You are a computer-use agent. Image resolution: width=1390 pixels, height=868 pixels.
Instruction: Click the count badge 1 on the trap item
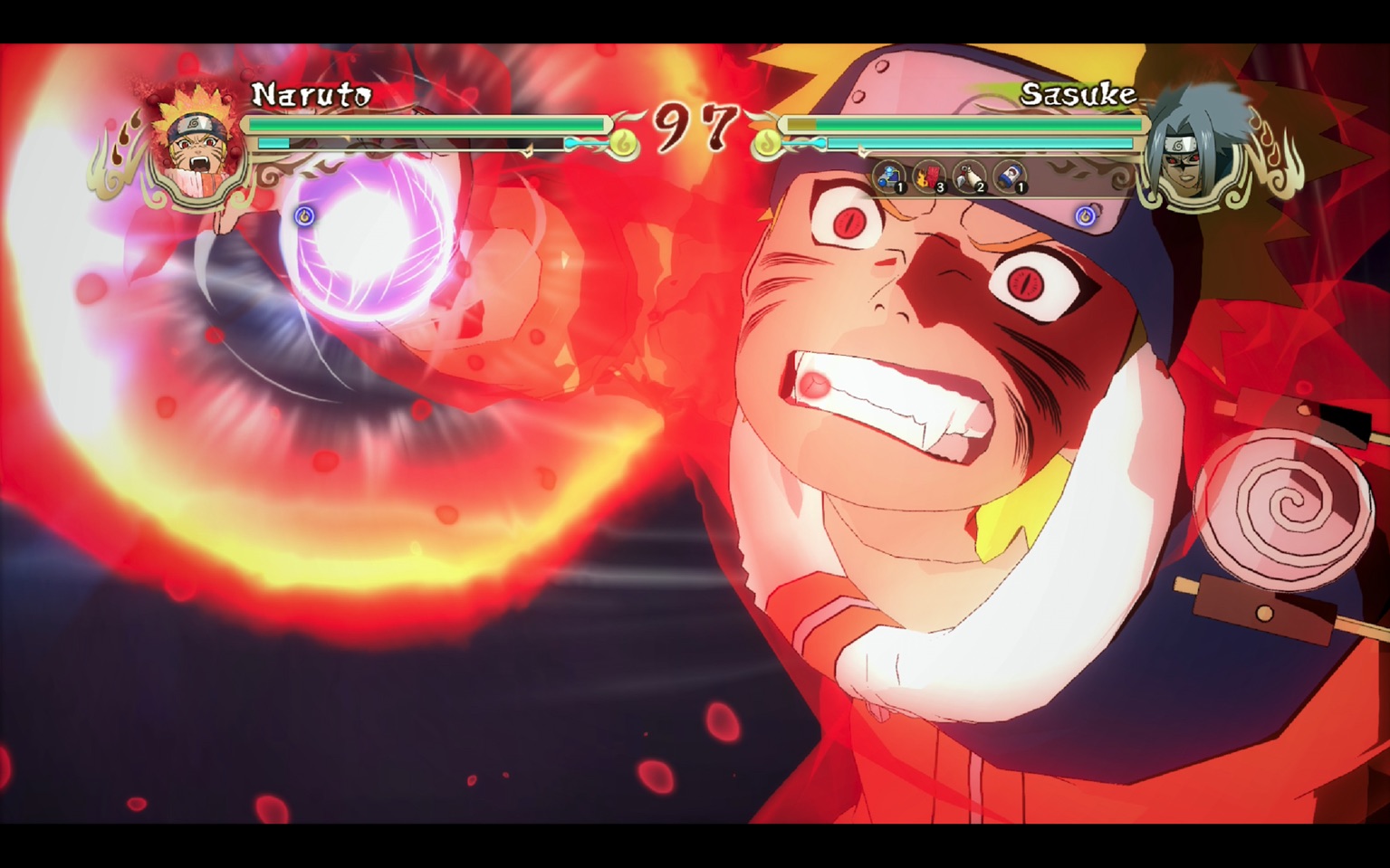click(x=900, y=188)
